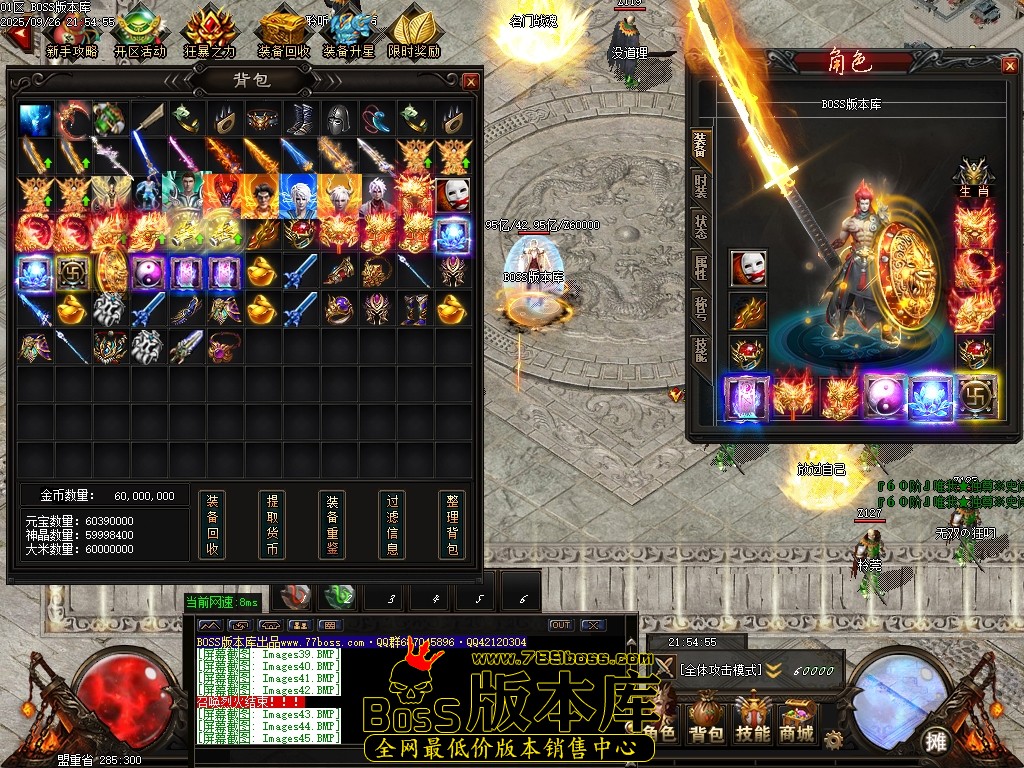
Task: Activate the 狂暴之力 top menu icon
Action: 210,34
